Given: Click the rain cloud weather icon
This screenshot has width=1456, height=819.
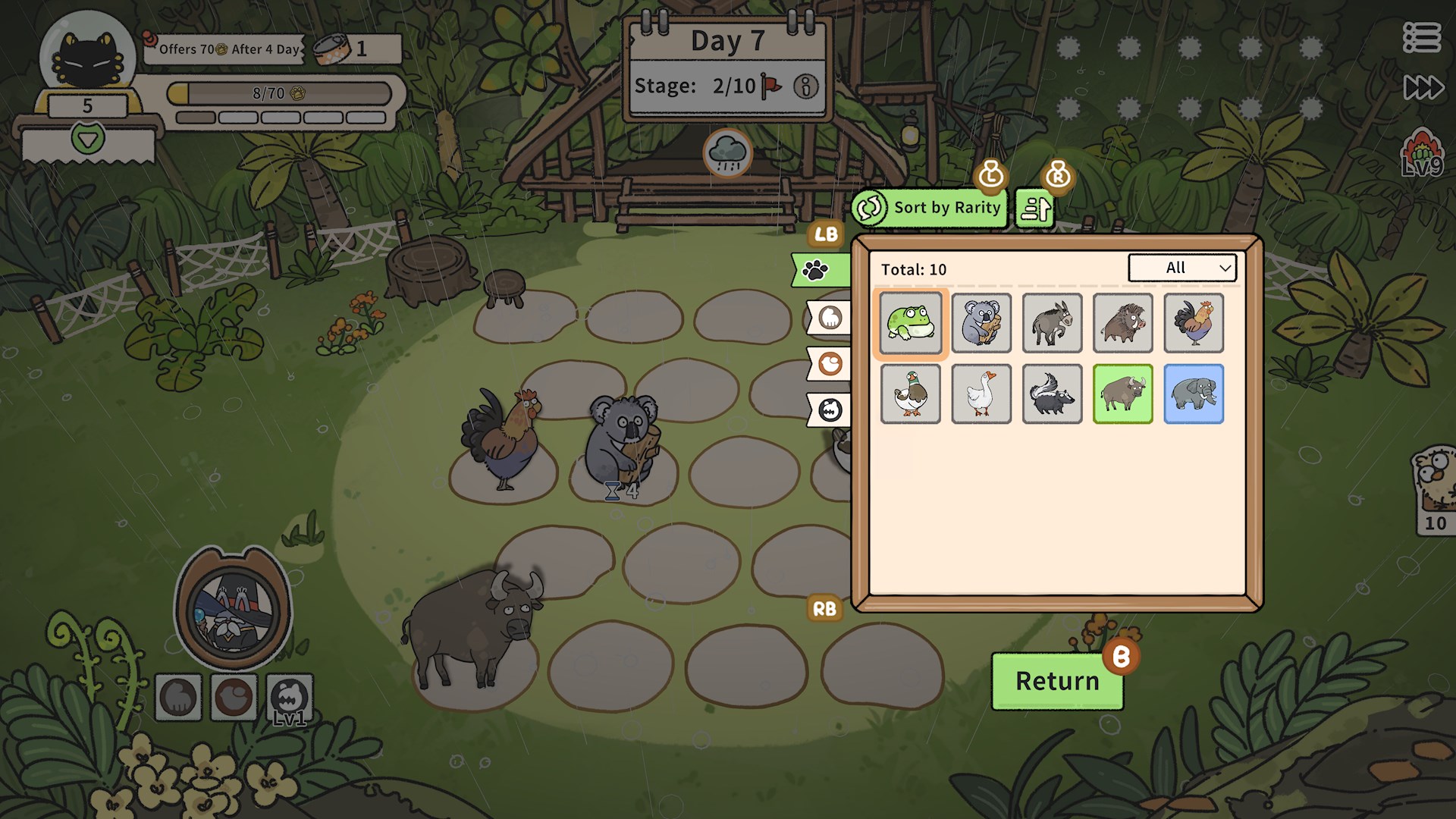Looking at the screenshot, I should tap(727, 152).
